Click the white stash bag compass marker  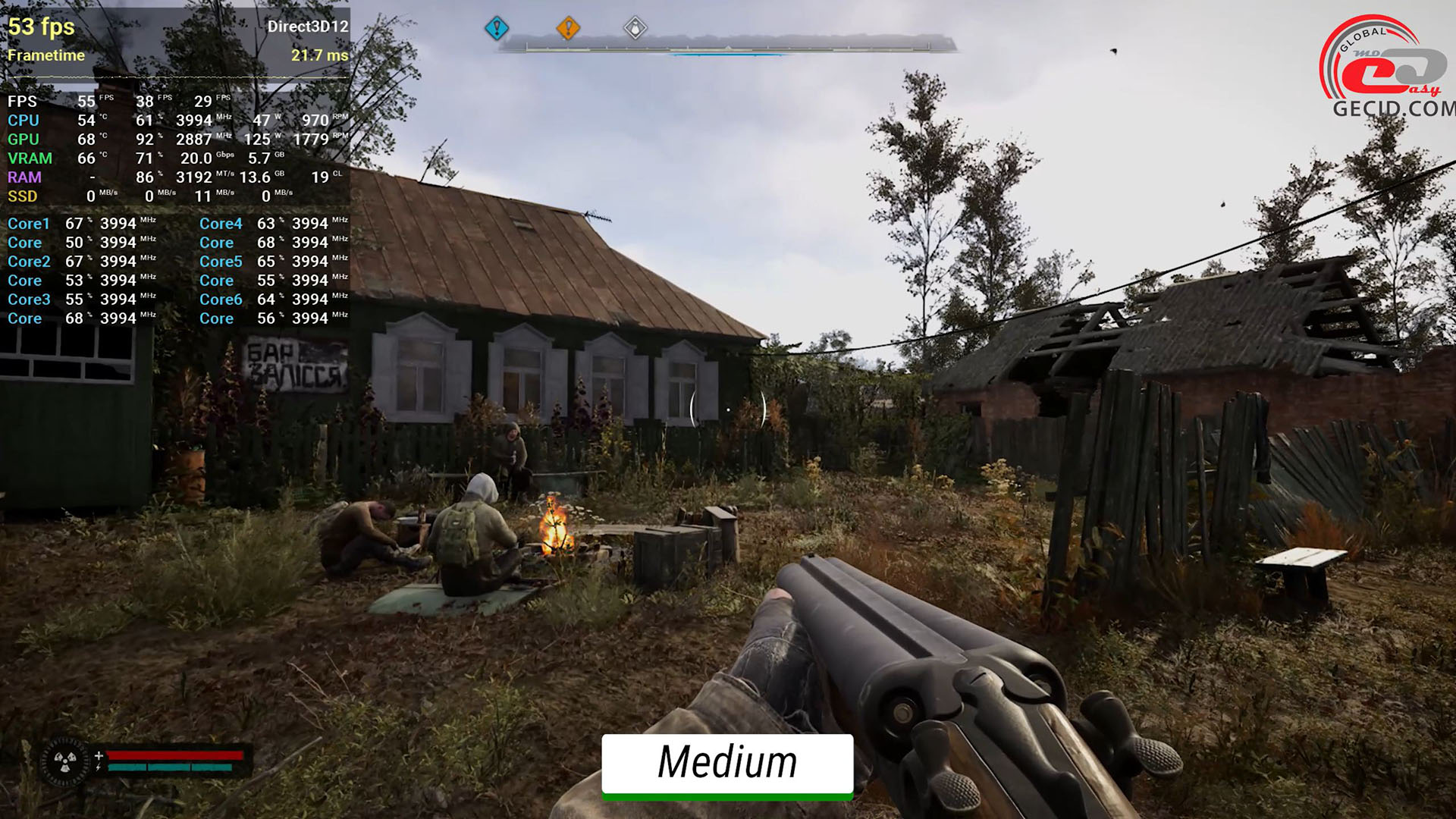point(635,29)
